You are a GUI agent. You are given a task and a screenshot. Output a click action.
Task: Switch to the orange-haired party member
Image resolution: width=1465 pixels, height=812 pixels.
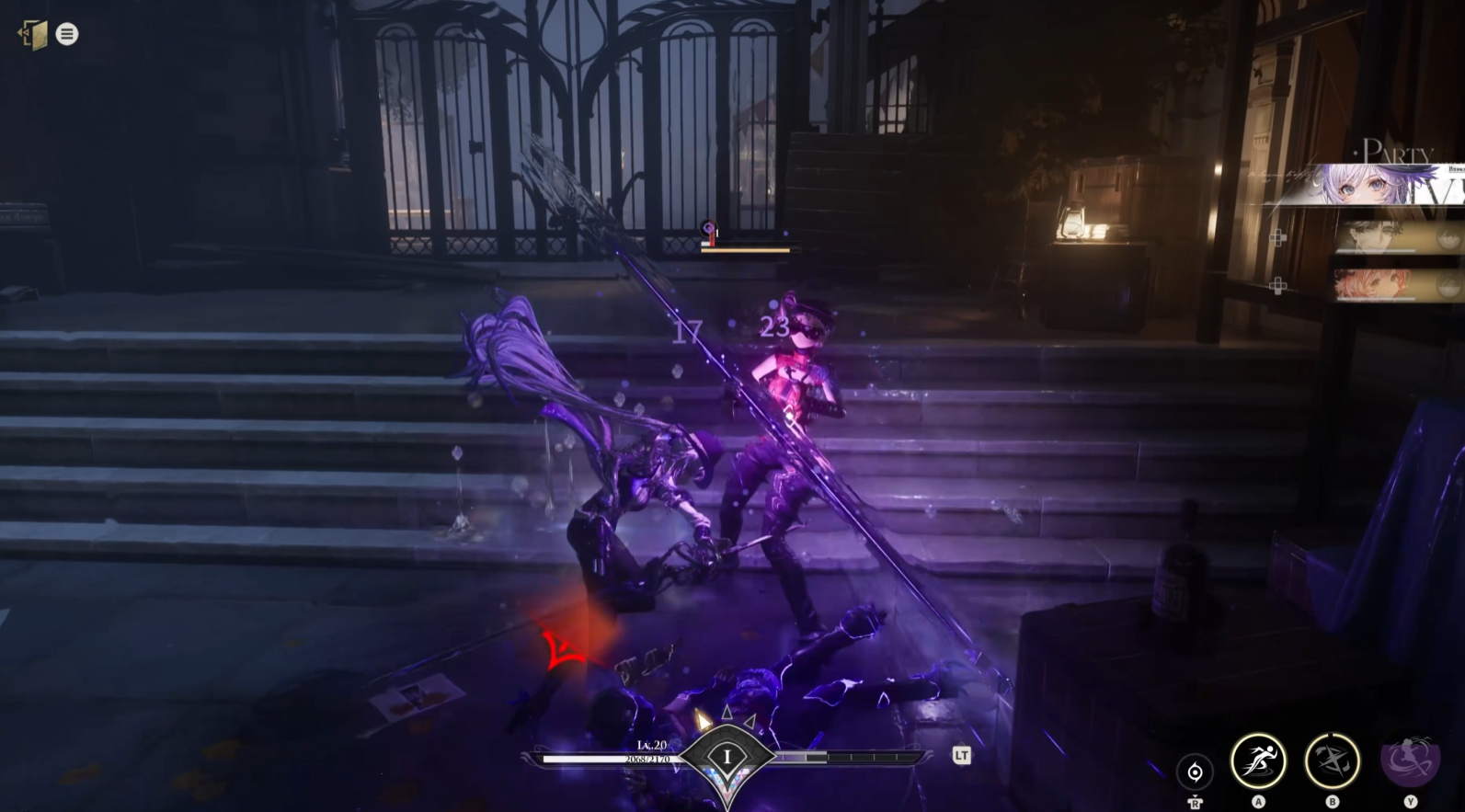pyautogui.click(x=1386, y=286)
